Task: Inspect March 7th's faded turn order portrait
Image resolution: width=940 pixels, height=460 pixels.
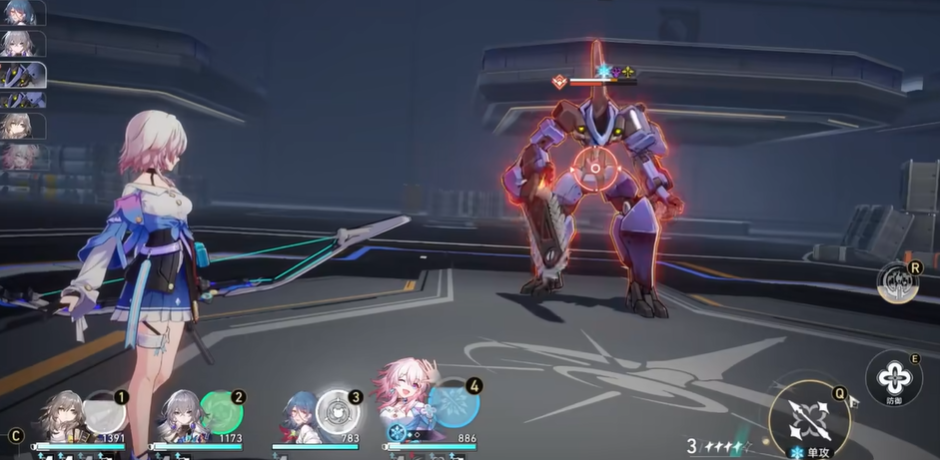Action: (22, 156)
